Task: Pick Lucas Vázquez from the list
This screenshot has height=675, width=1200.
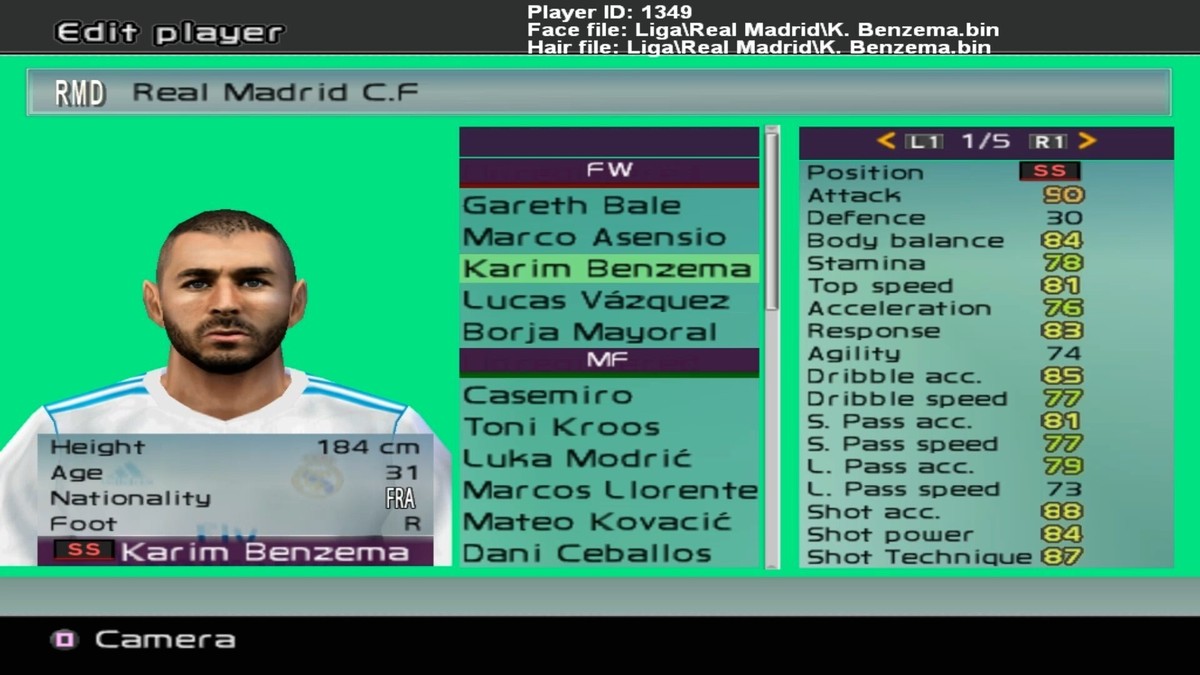Action: point(597,300)
